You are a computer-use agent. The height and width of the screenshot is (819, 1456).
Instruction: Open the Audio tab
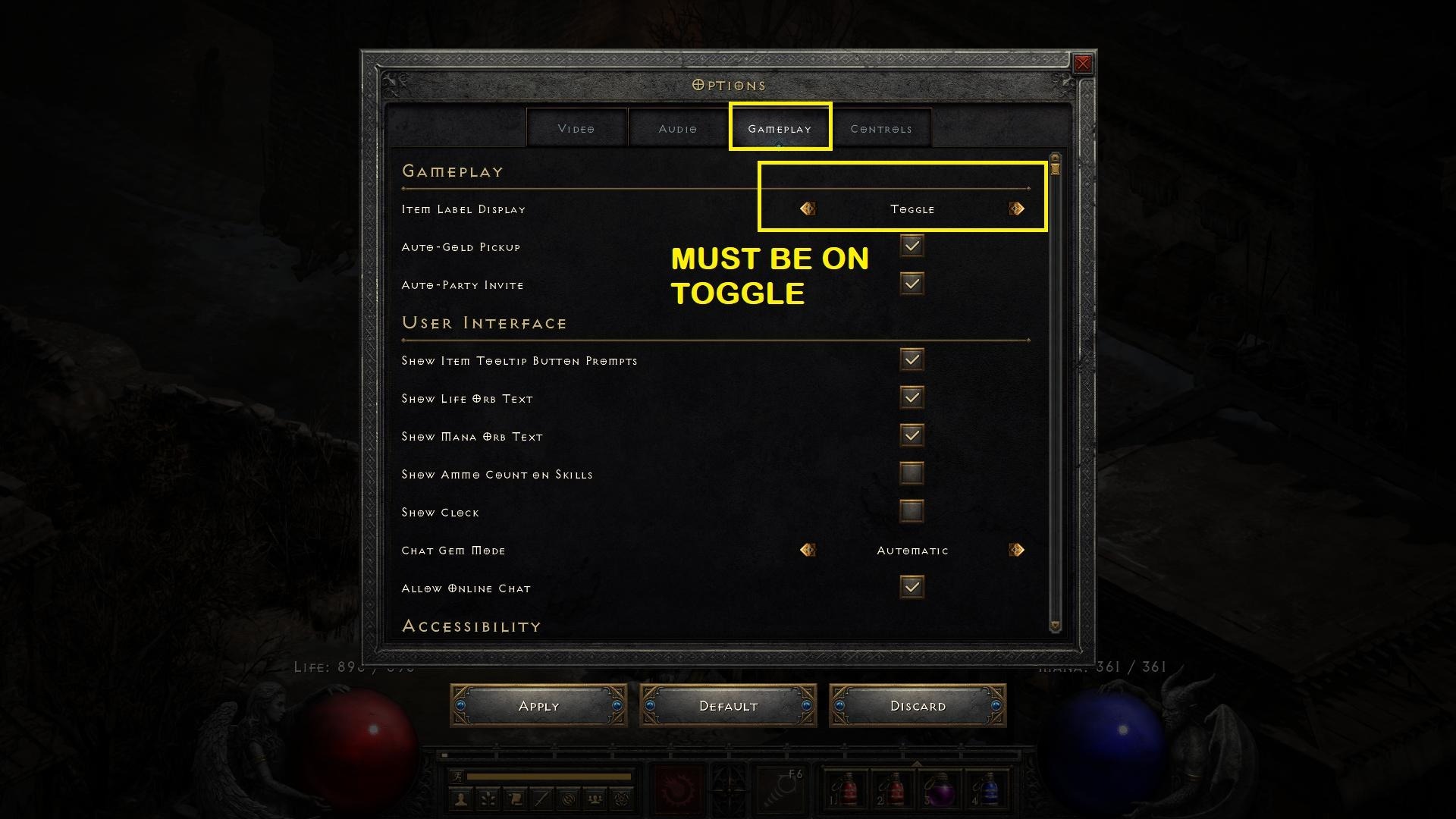click(x=678, y=129)
